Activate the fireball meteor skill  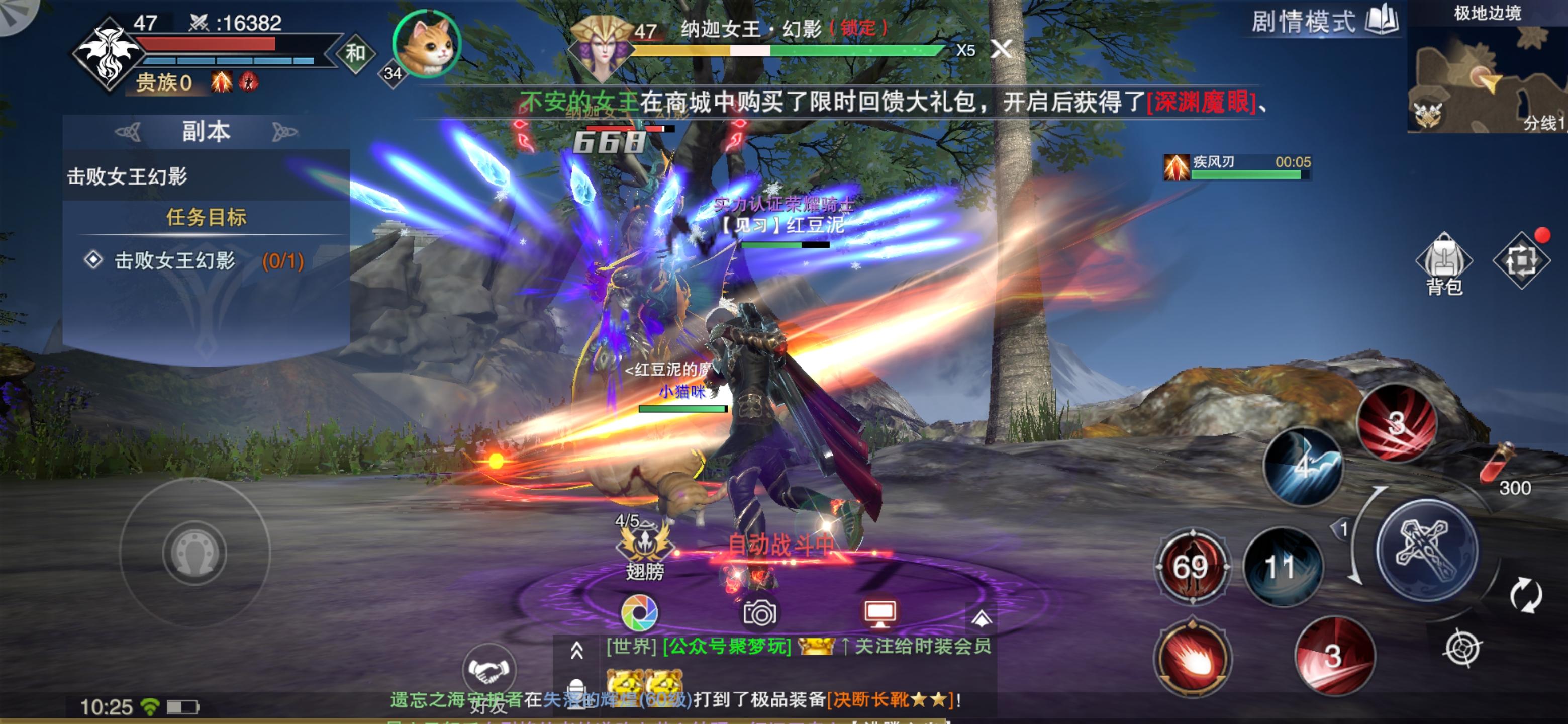(x=1192, y=659)
